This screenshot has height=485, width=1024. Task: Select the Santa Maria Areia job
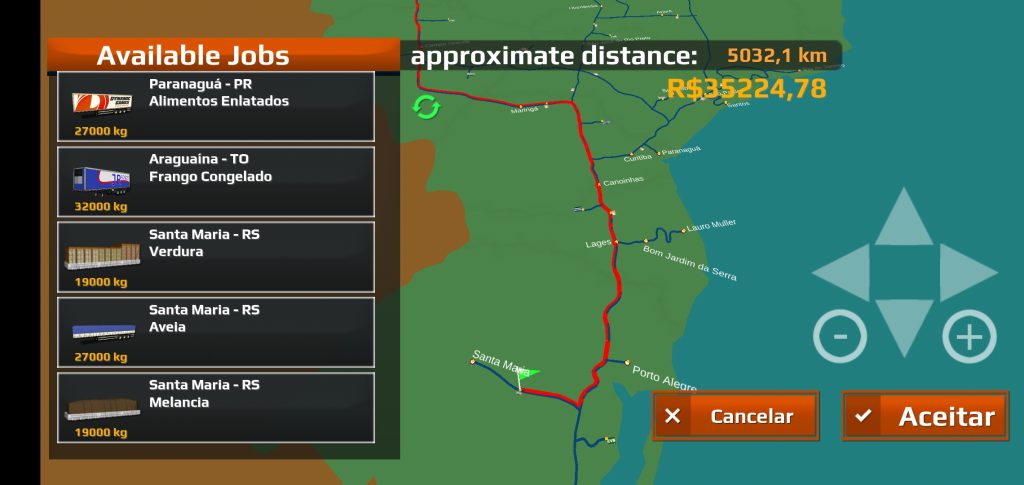click(x=216, y=331)
